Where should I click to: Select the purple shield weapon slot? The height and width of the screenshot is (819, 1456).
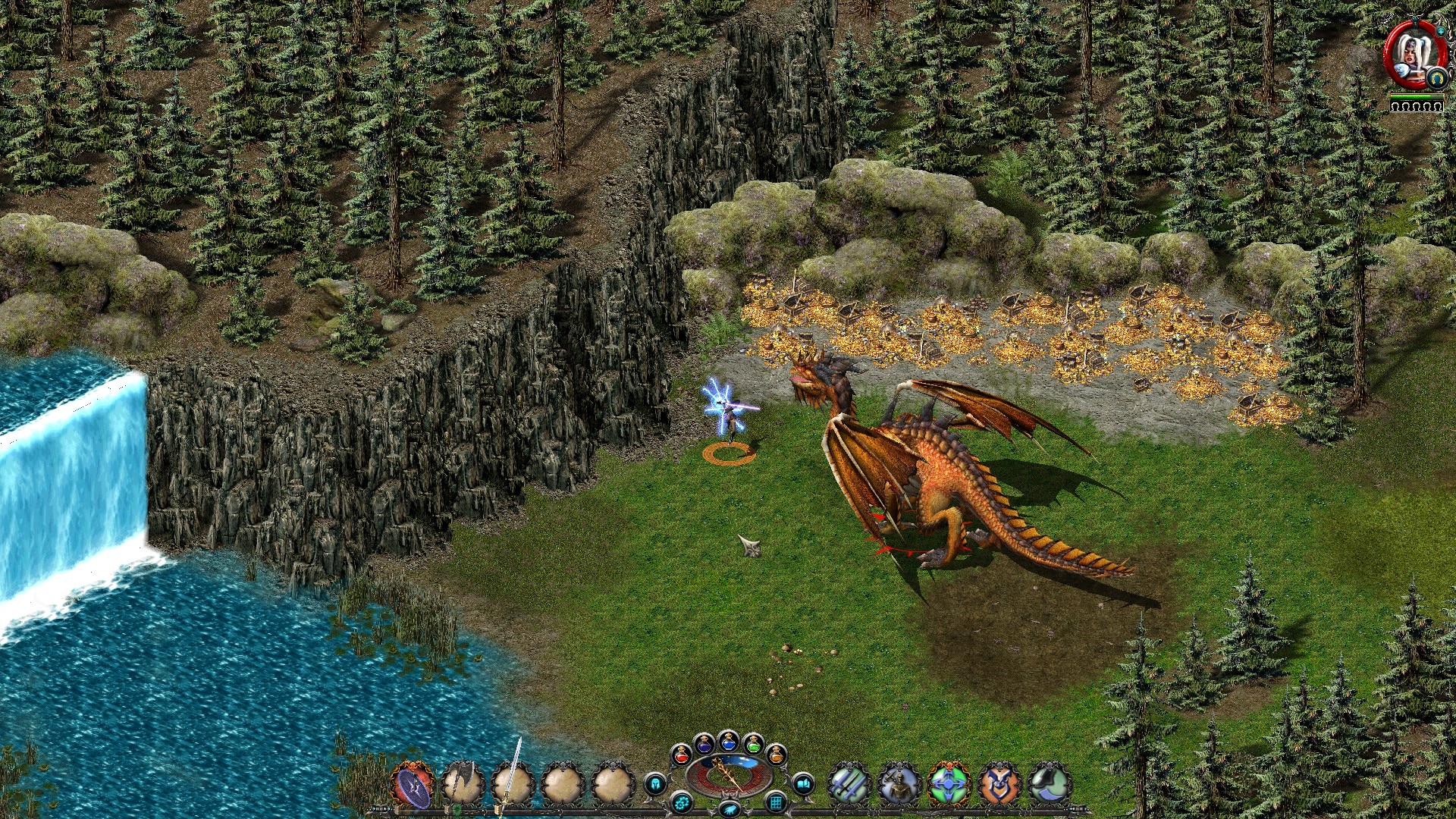(x=413, y=786)
